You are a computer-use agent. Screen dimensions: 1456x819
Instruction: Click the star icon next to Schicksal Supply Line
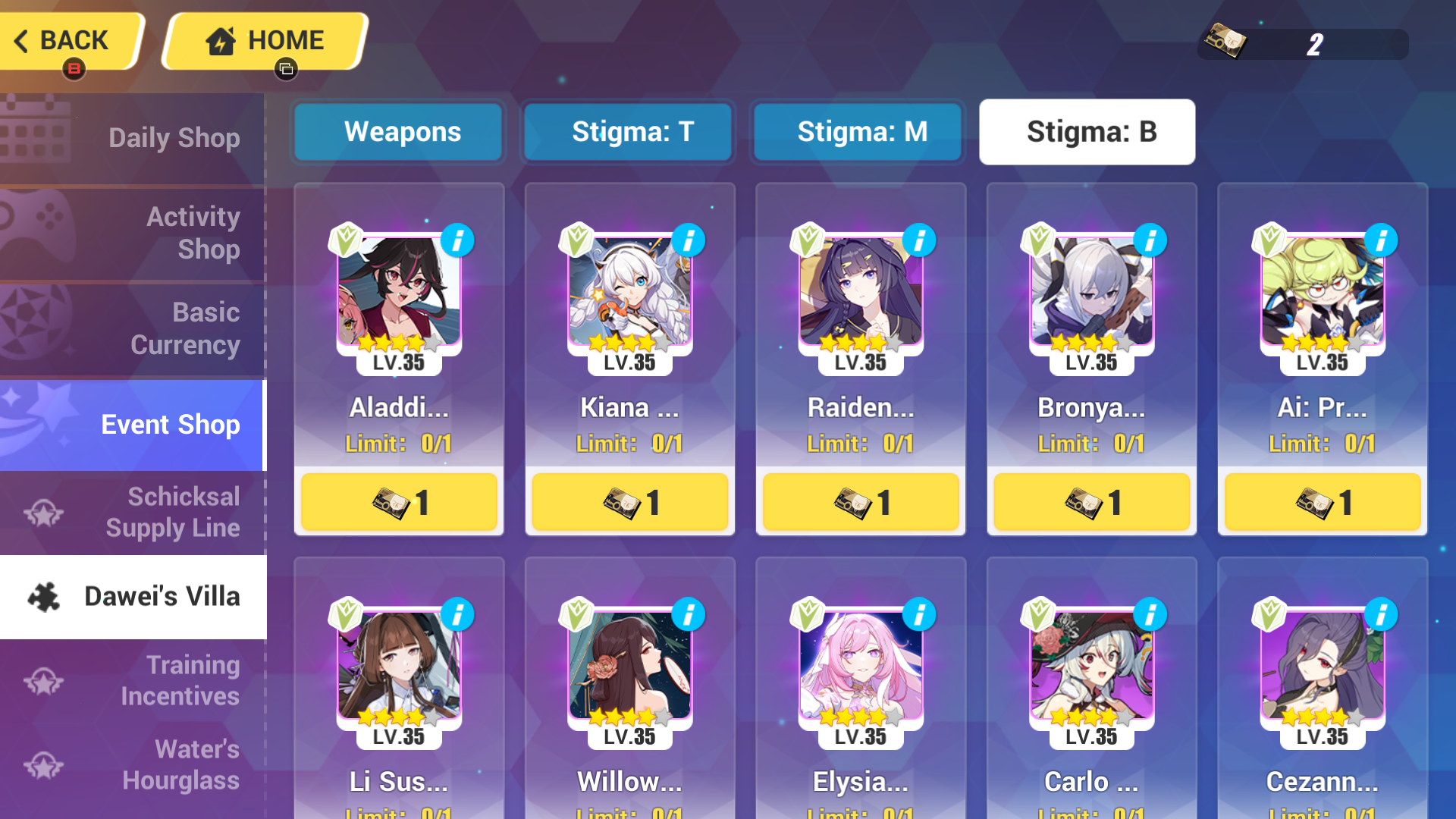pos(43,512)
